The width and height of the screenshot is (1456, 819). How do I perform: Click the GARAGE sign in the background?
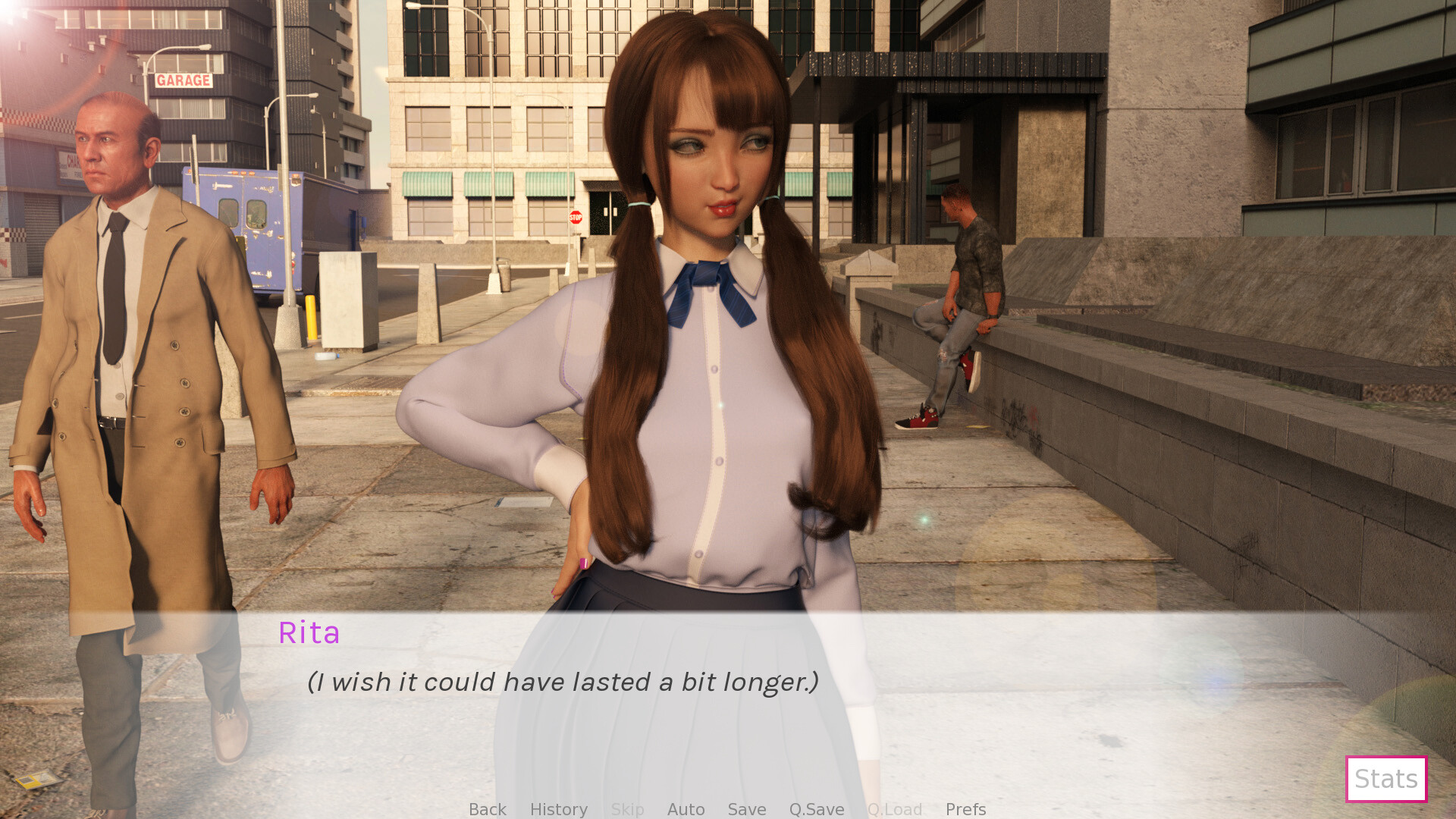pyautogui.click(x=183, y=79)
